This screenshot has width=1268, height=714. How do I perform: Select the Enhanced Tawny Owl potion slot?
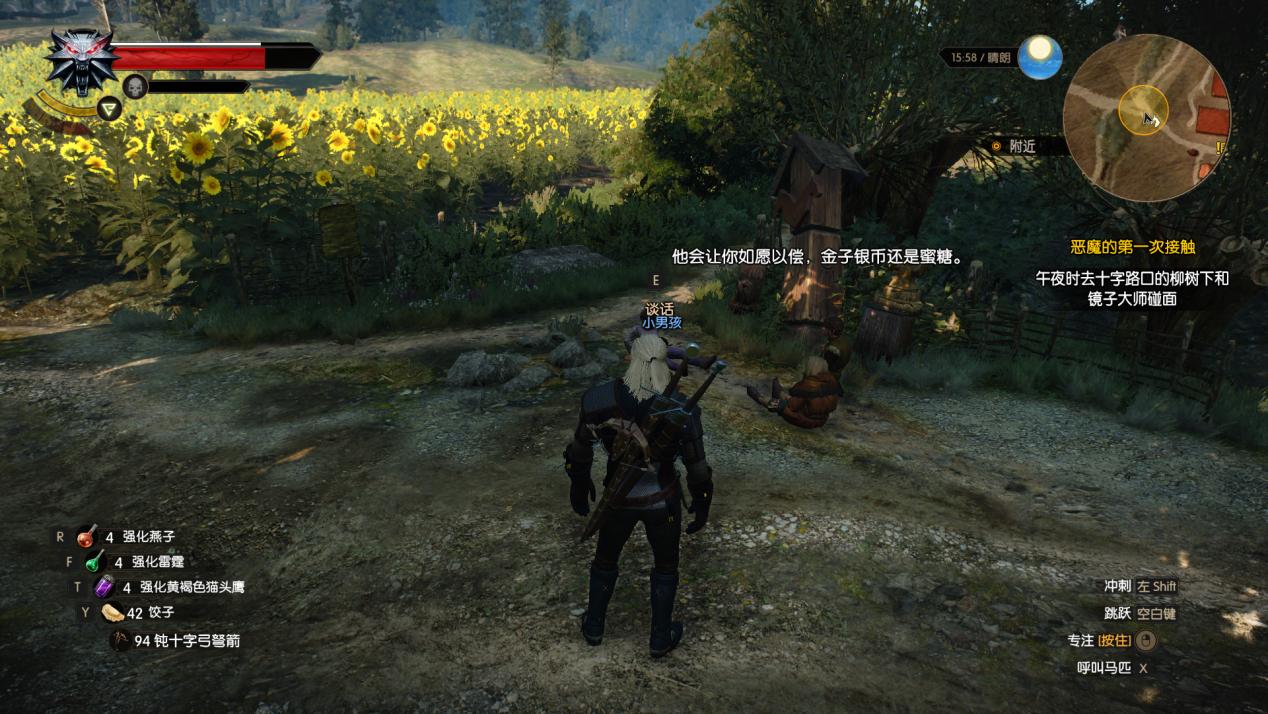coord(104,587)
